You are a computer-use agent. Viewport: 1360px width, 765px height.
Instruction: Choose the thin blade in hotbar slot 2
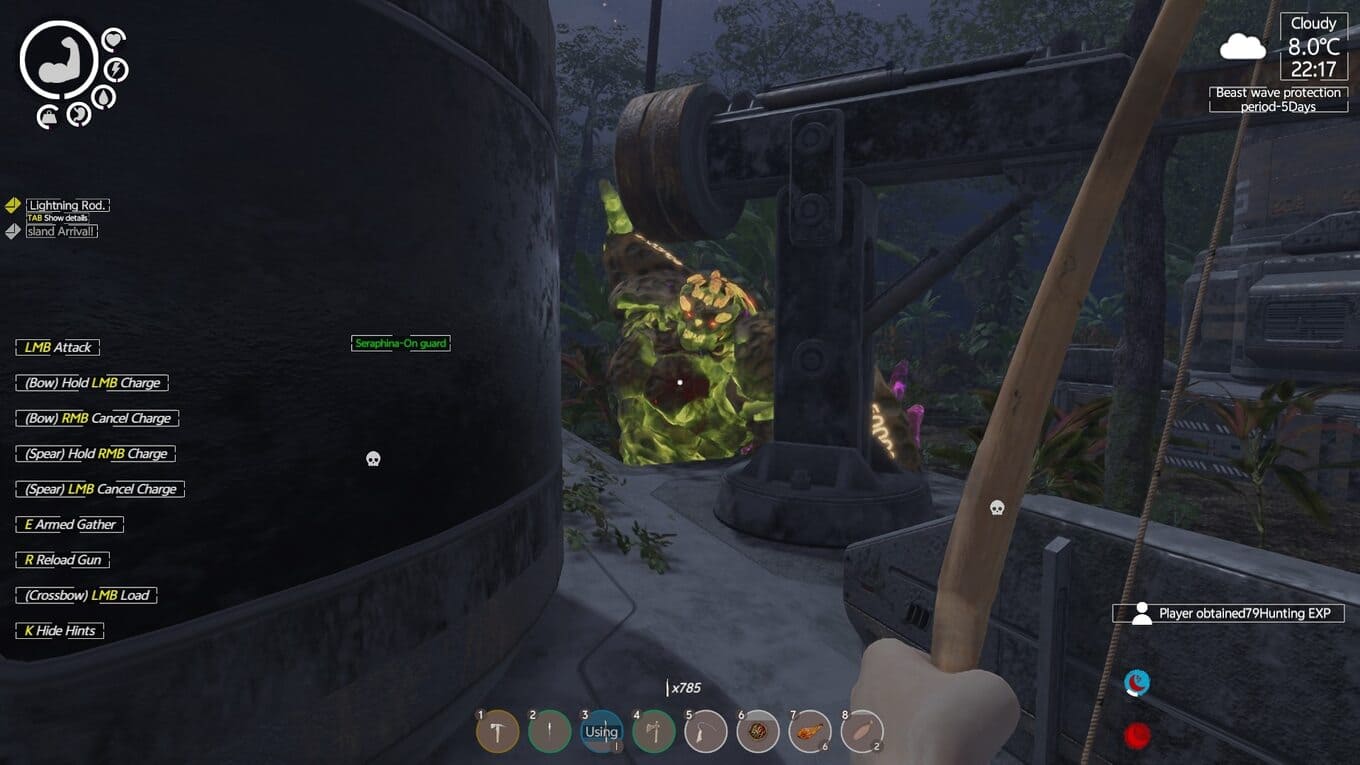549,732
